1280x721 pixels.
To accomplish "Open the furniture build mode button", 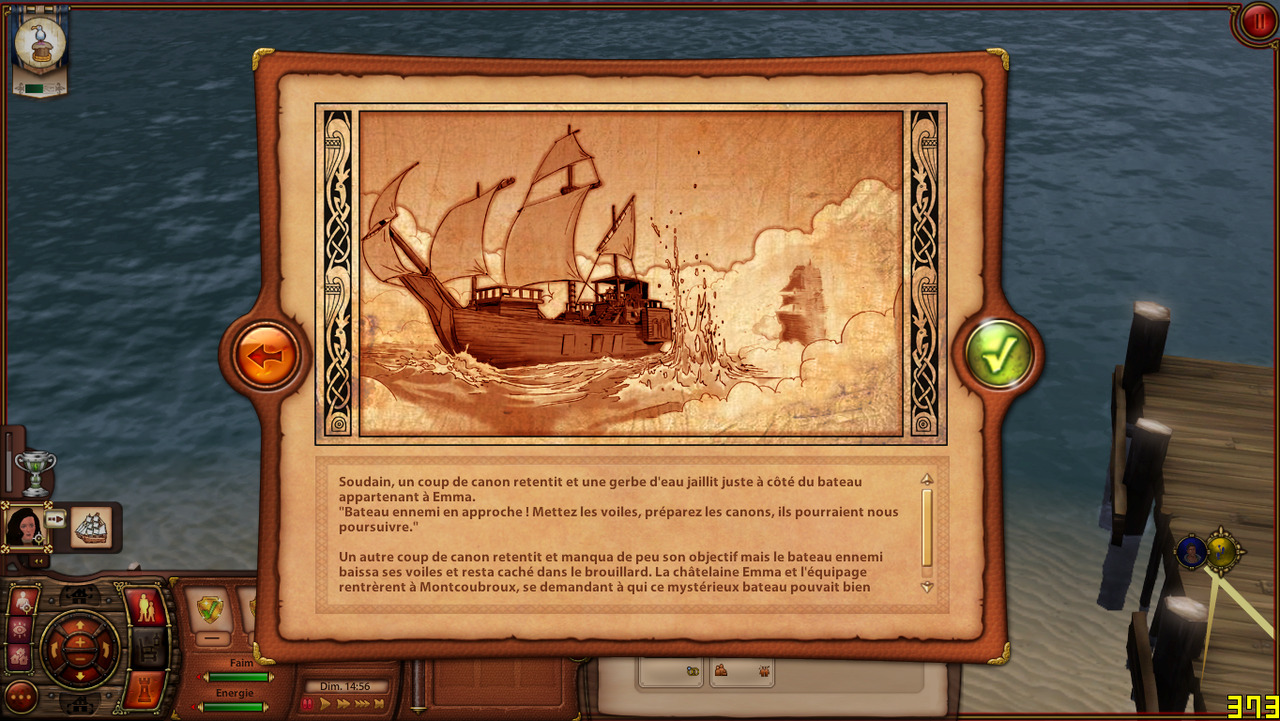I will (147, 648).
